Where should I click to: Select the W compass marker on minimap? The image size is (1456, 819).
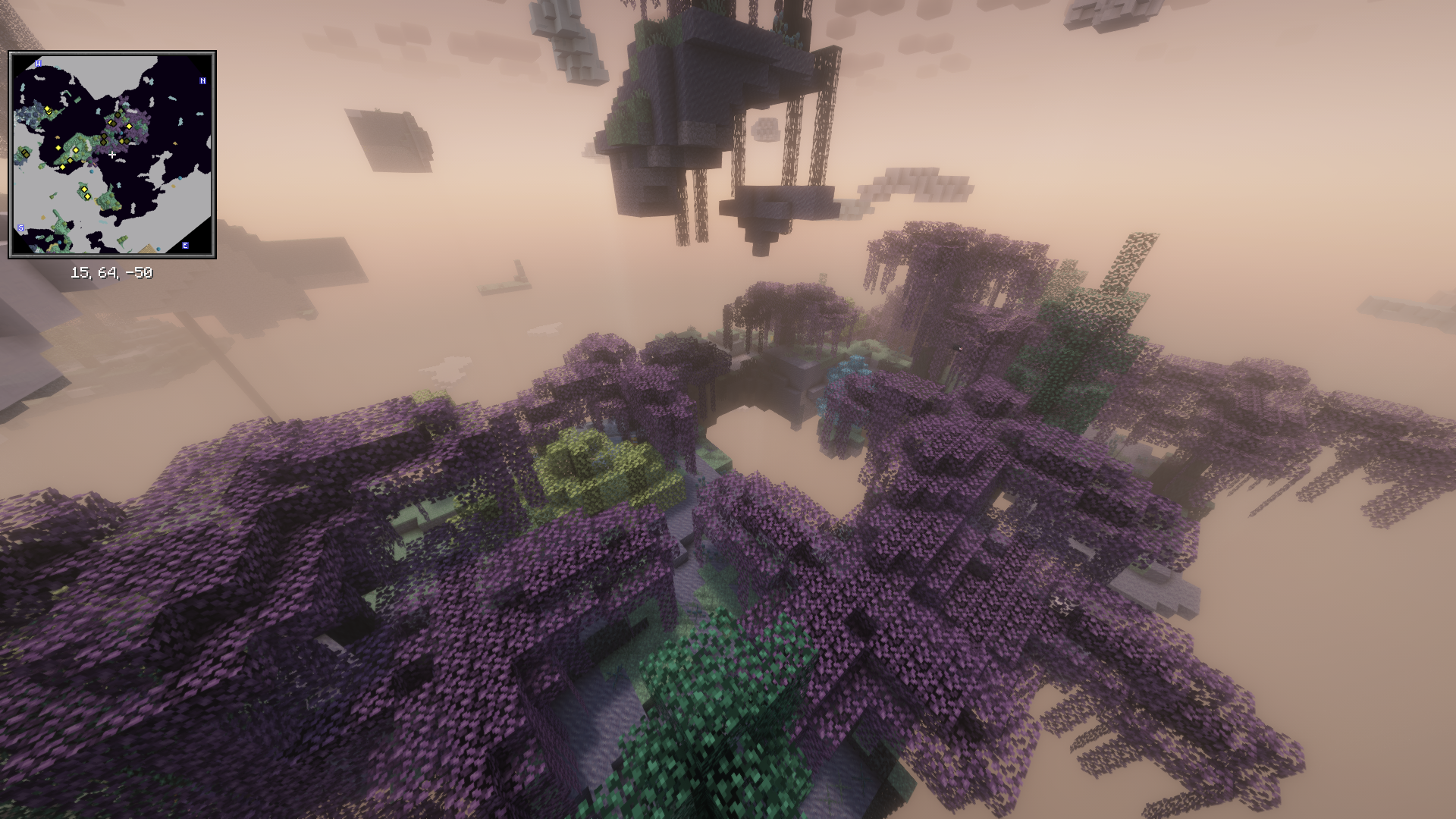(x=39, y=64)
